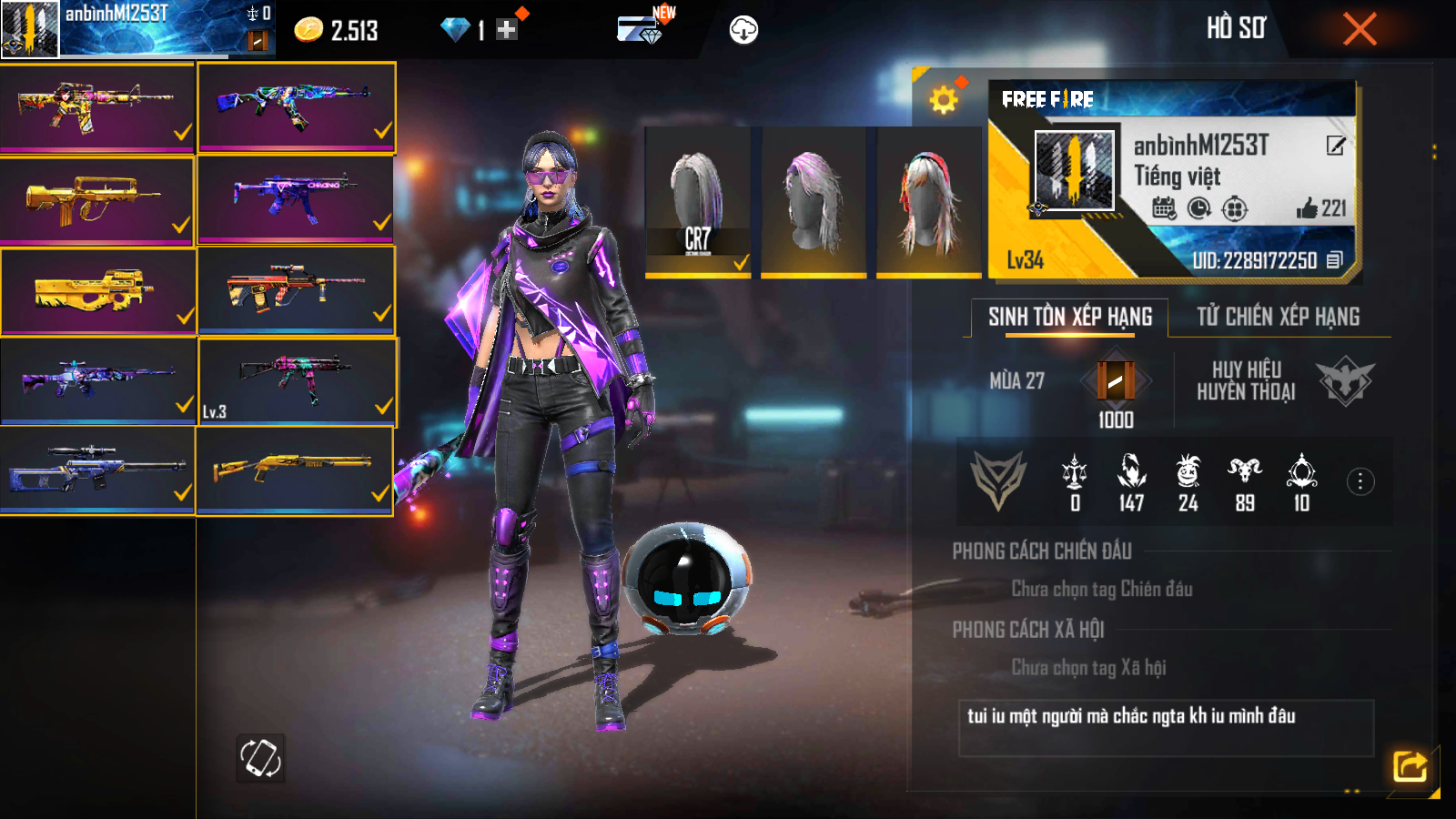The image size is (1456, 819).
Task: Select the Sinh Tồn Xếp Hạng tab
Action: pyautogui.click(x=1070, y=317)
